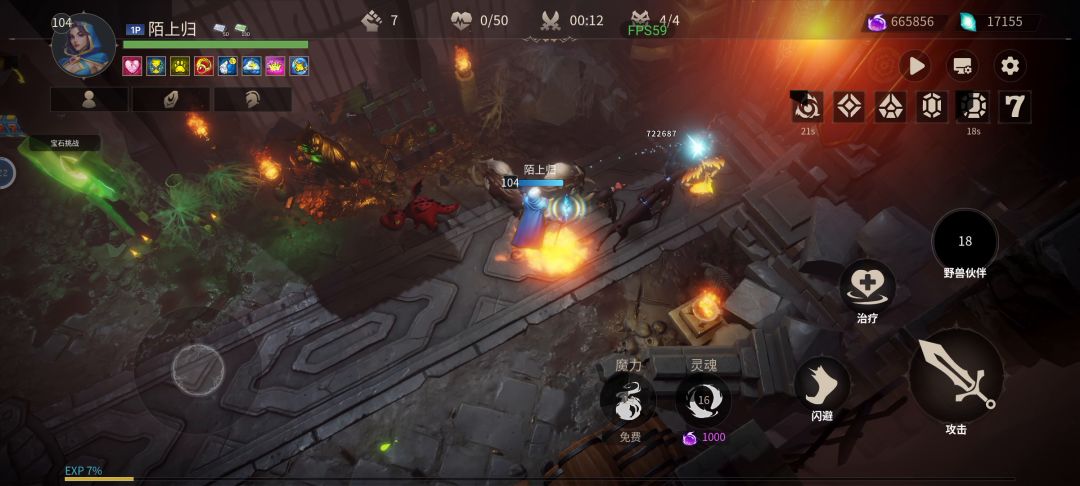Open the monitor display settings button

pyautogui.click(x=962, y=66)
